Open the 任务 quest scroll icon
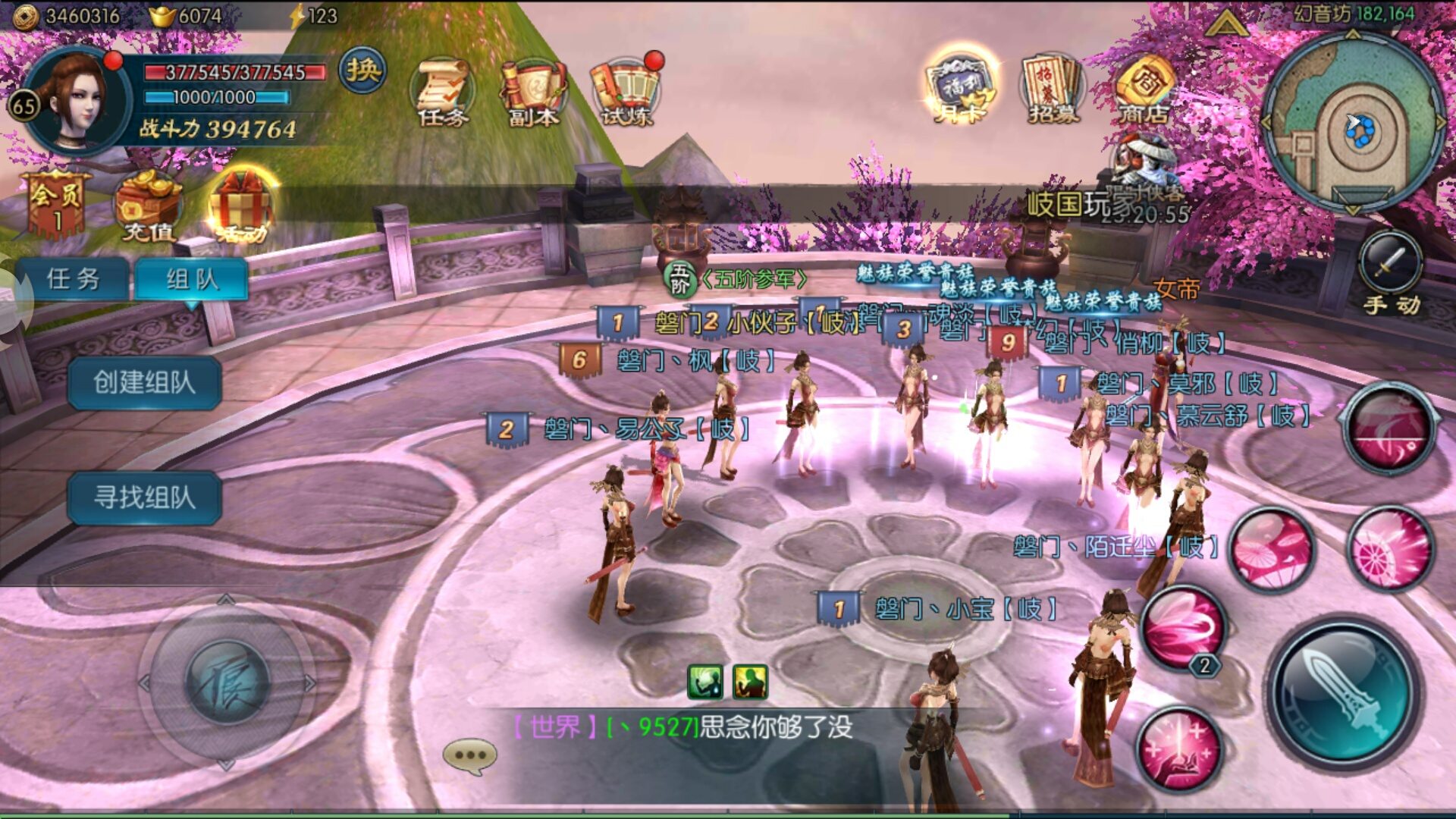The height and width of the screenshot is (819, 1456). pos(442,93)
